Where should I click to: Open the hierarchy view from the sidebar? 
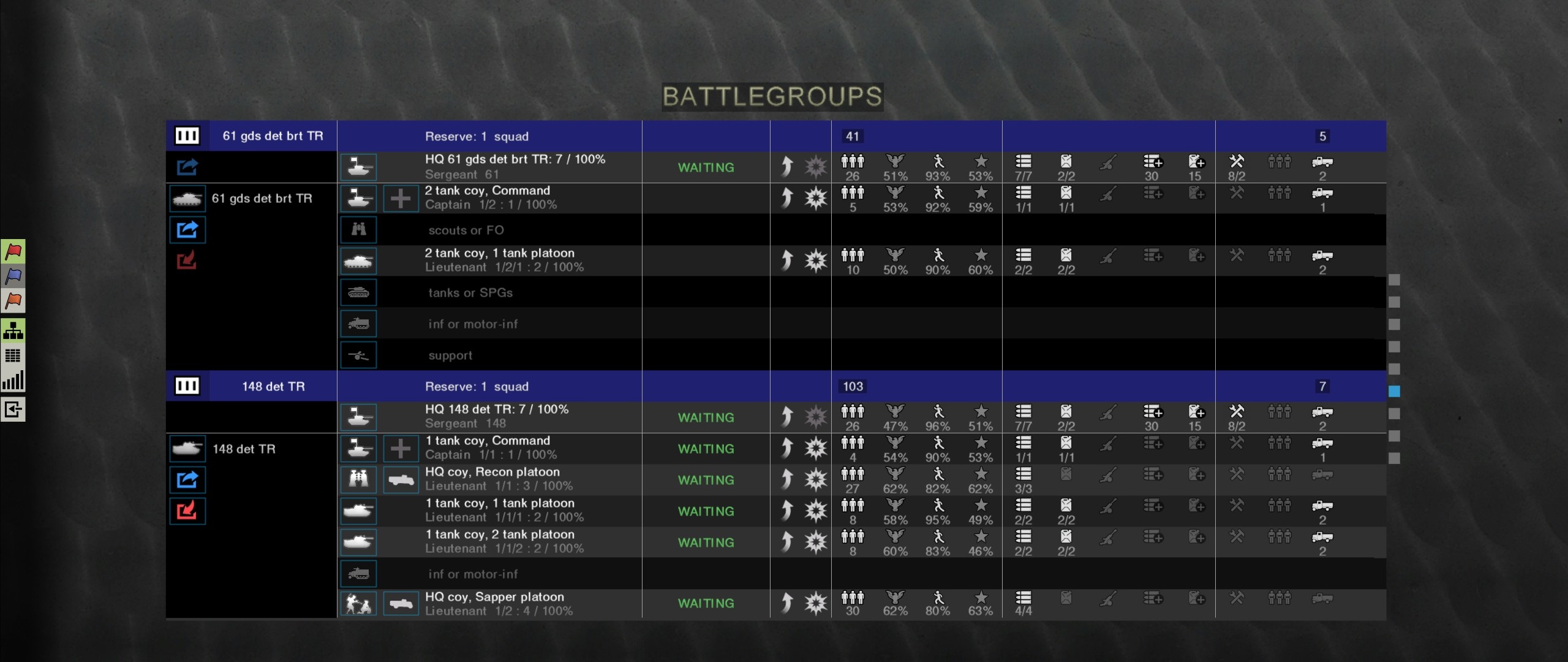coord(13,332)
